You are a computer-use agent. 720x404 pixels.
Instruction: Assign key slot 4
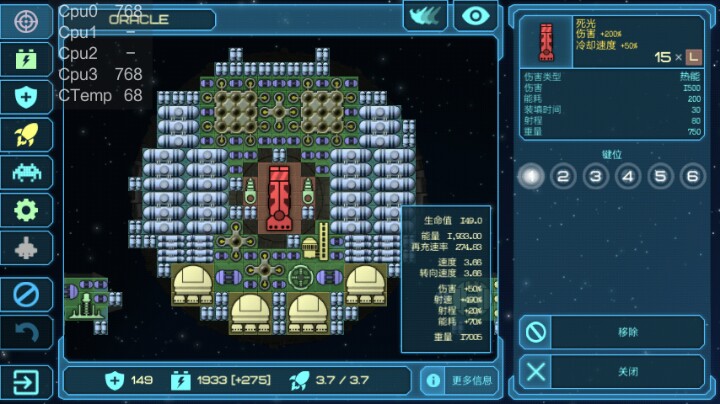tap(628, 177)
